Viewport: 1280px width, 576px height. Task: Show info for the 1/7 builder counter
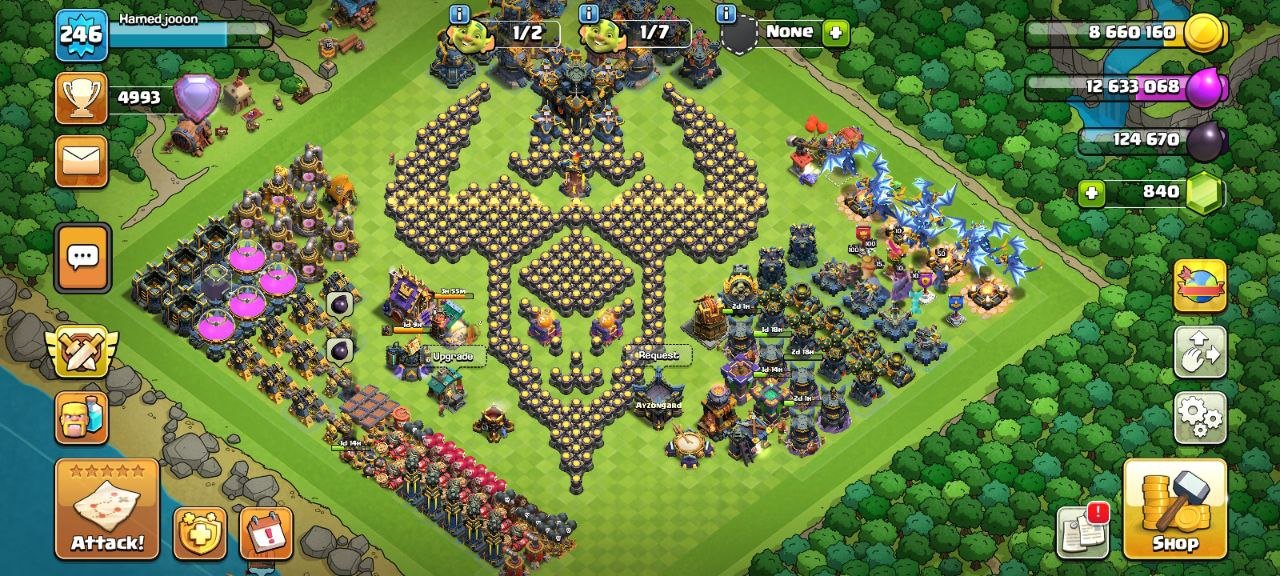point(589,14)
